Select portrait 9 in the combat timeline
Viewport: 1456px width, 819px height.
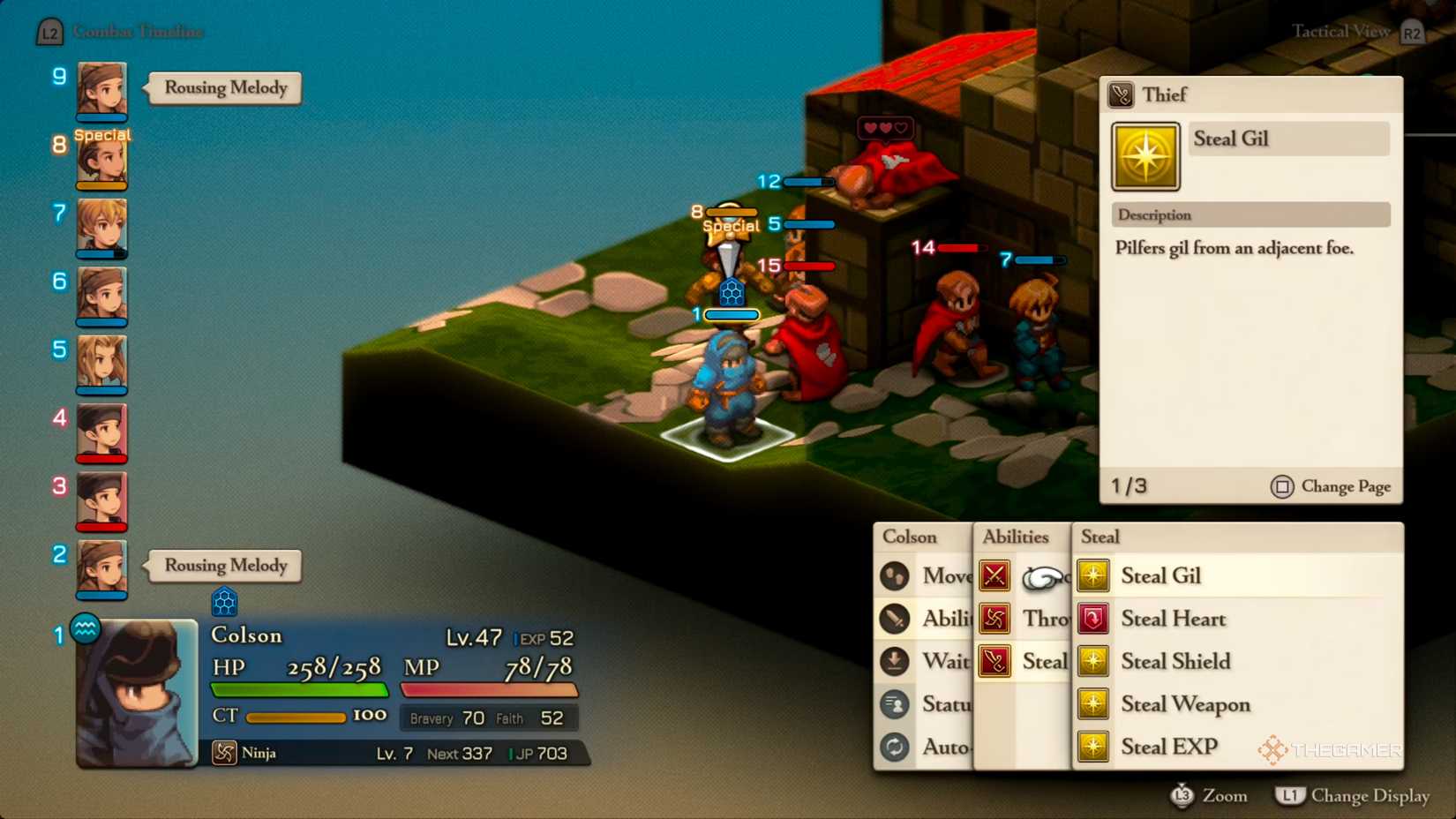[x=100, y=91]
